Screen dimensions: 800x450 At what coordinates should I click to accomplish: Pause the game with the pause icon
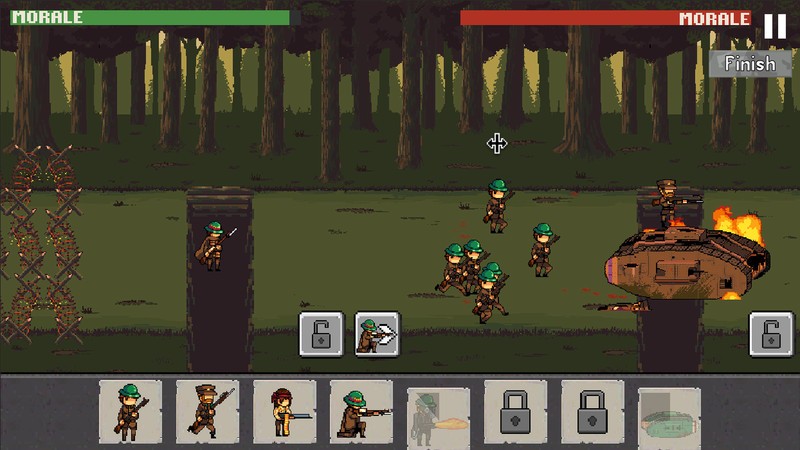pyautogui.click(x=775, y=26)
